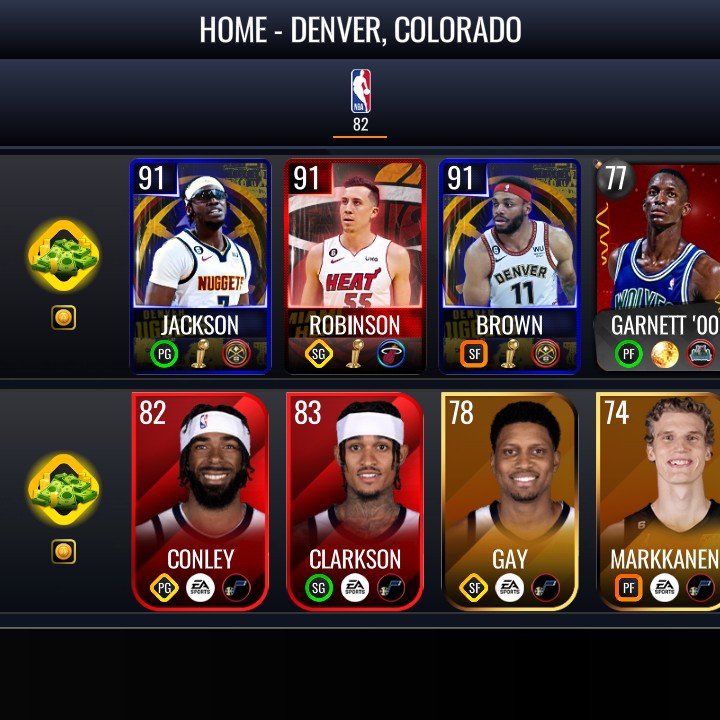Click the gold coin under the upper cash stack
Viewport: 720px width, 720px height.
64,318
